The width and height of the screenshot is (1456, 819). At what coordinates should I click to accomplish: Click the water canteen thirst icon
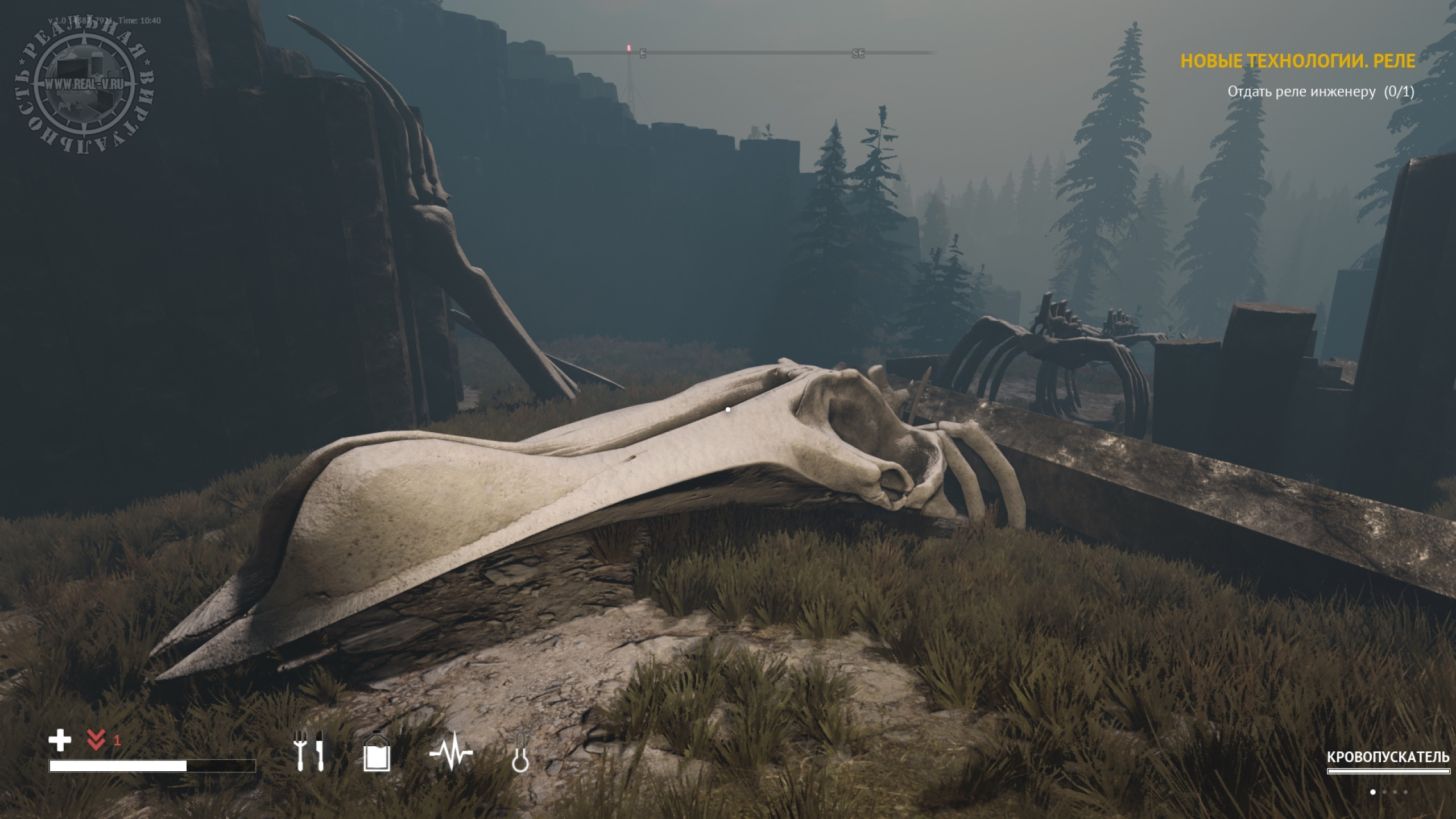click(x=377, y=751)
